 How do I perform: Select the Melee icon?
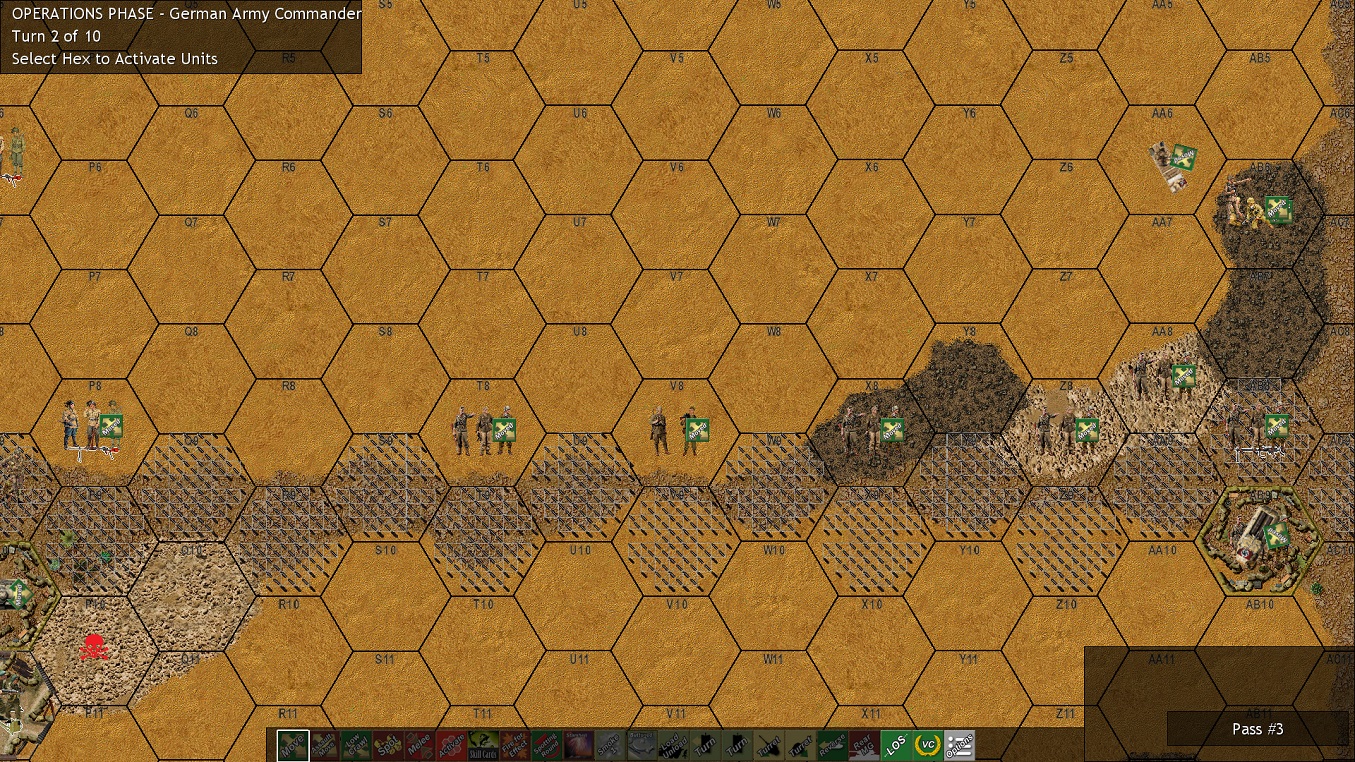421,745
